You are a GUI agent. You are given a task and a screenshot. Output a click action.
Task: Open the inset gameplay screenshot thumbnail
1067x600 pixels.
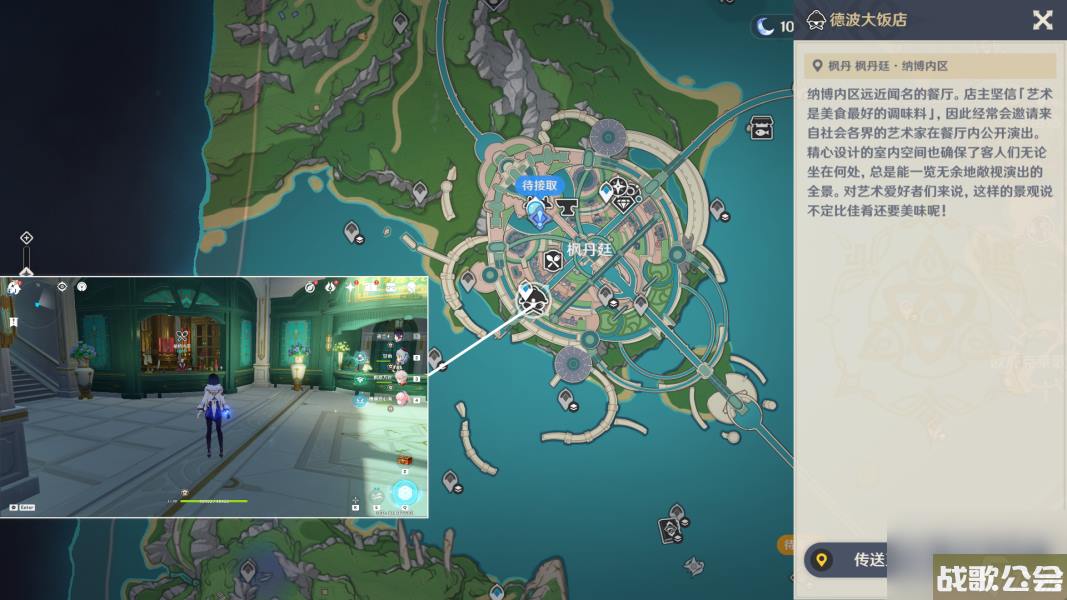coord(214,397)
